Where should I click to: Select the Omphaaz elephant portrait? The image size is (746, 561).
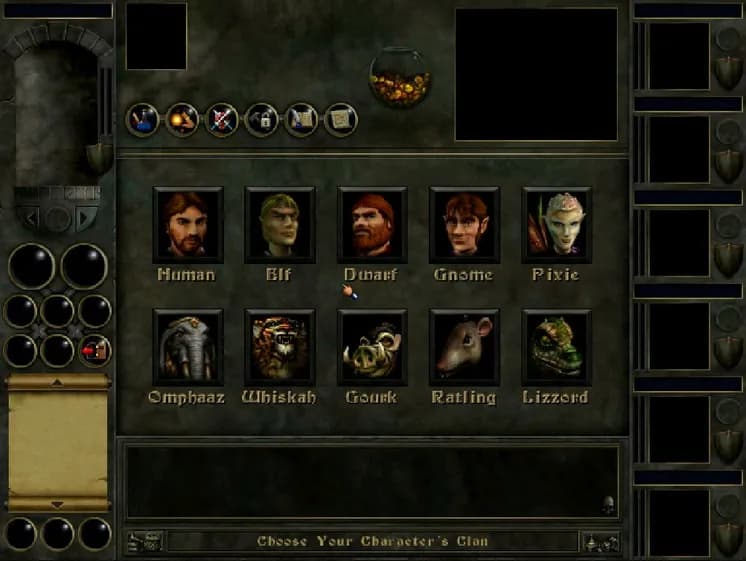(188, 347)
